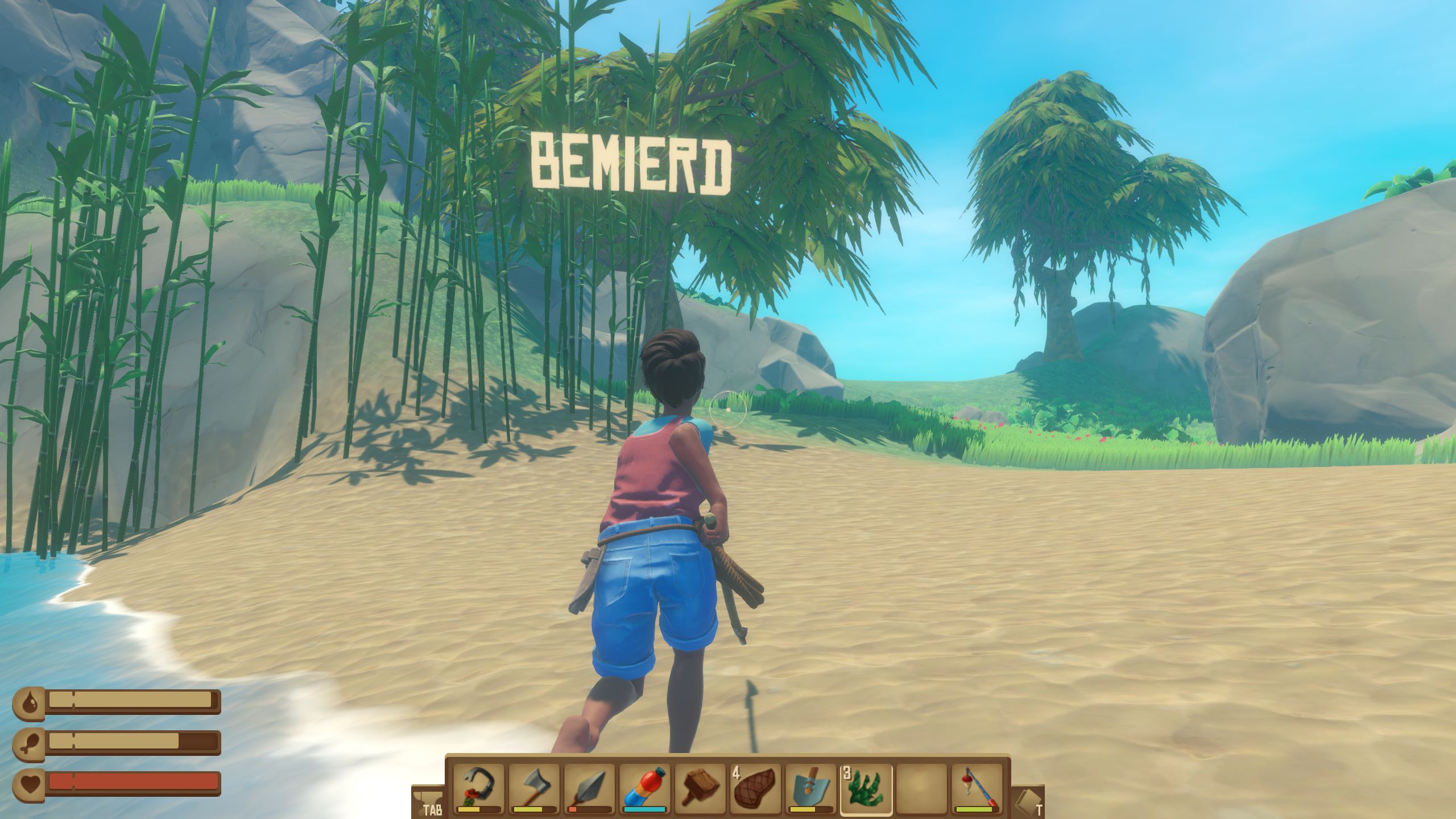Screen dimensions: 1456x819
Task: Open the crafting menu anvil icon
Action: (428, 802)
